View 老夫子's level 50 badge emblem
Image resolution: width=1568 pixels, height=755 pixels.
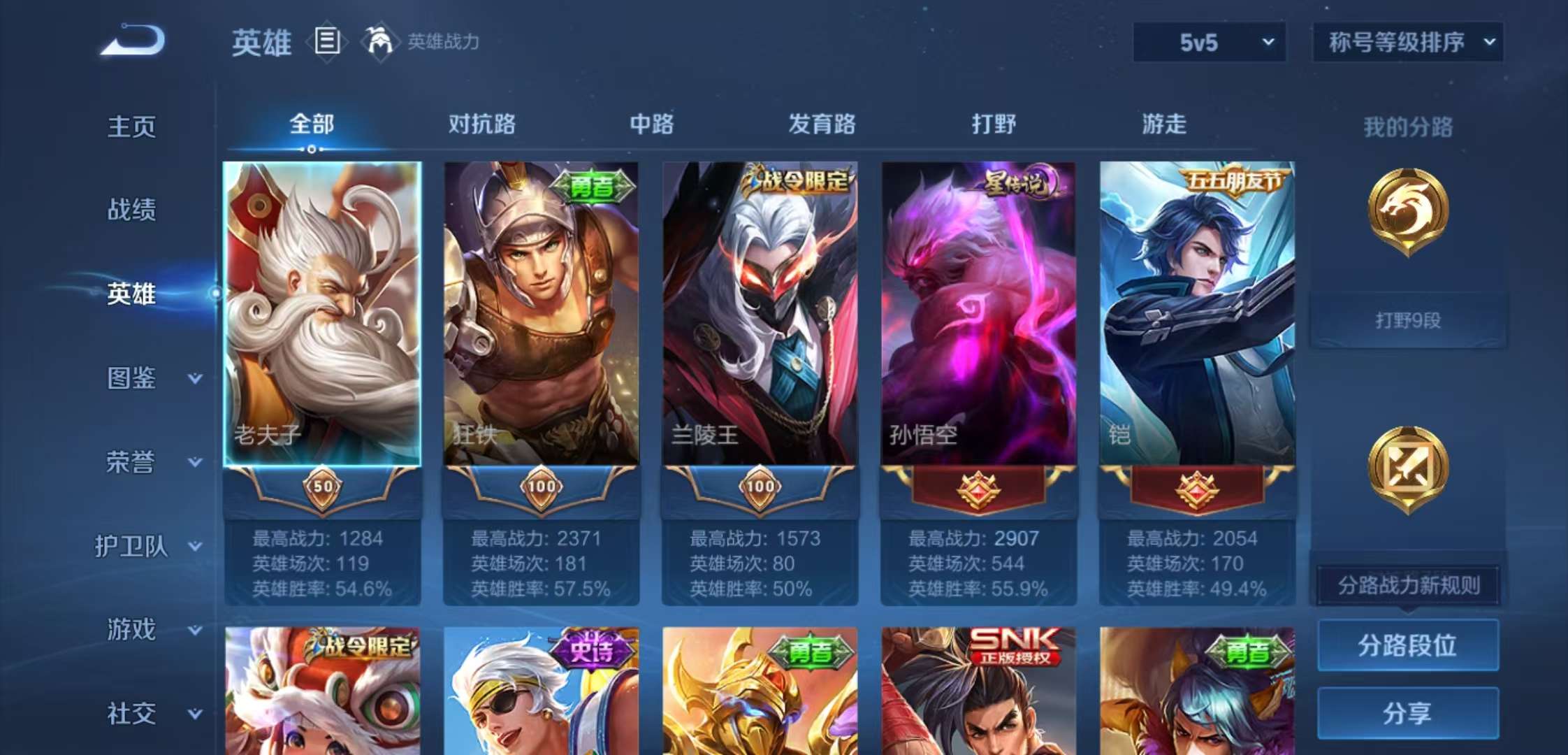(x=324, y=487)
